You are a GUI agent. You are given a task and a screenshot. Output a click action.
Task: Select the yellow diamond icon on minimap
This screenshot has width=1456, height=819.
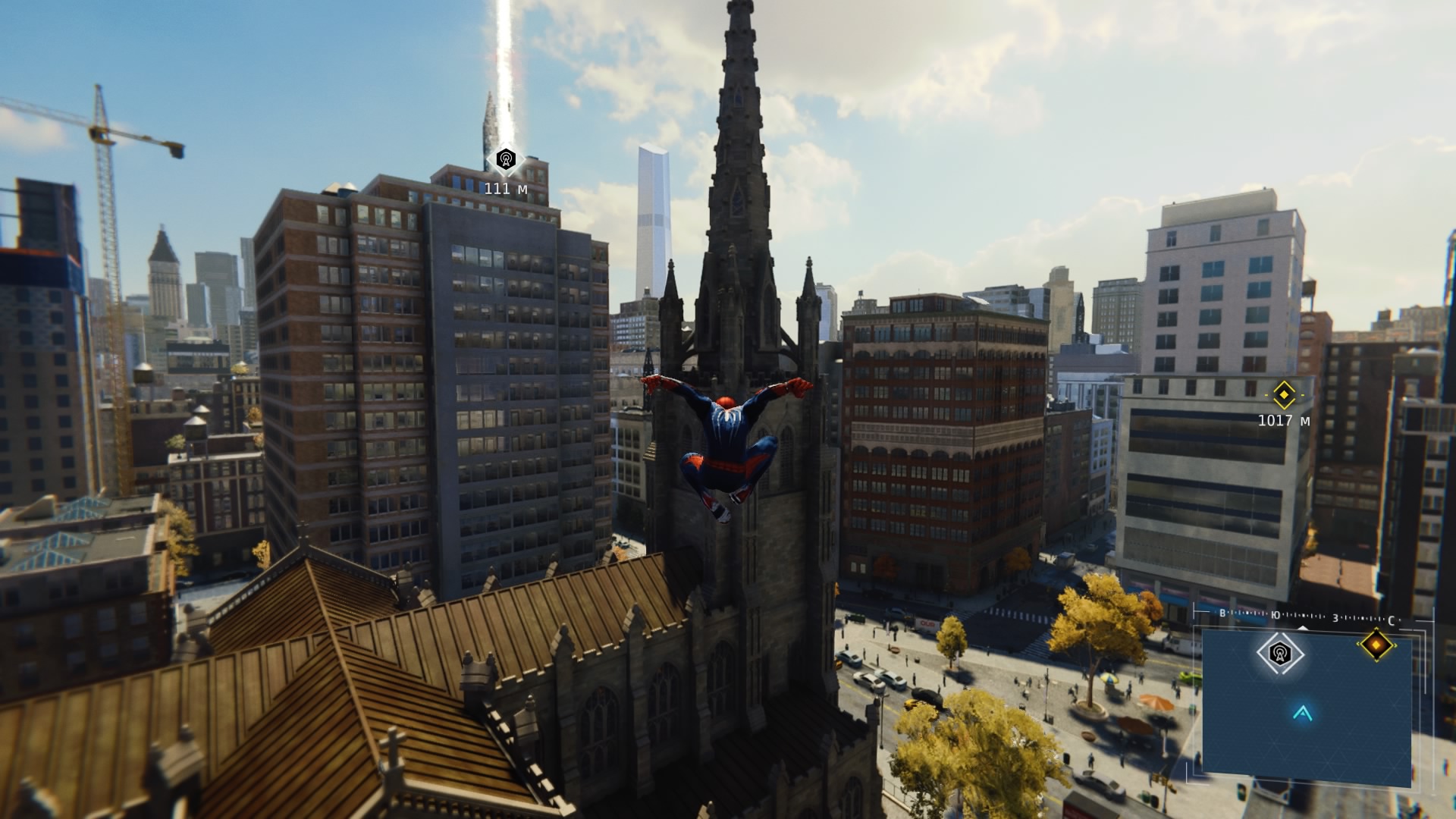click(x=1376, y=645)
